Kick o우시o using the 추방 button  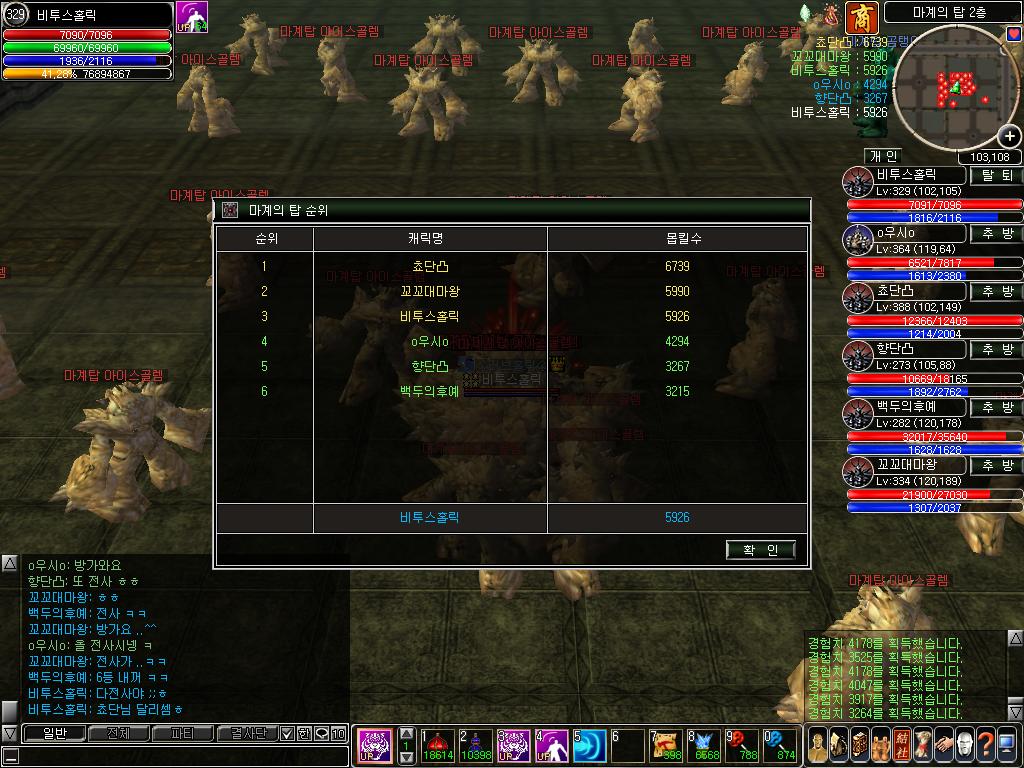tap(996, 233)
